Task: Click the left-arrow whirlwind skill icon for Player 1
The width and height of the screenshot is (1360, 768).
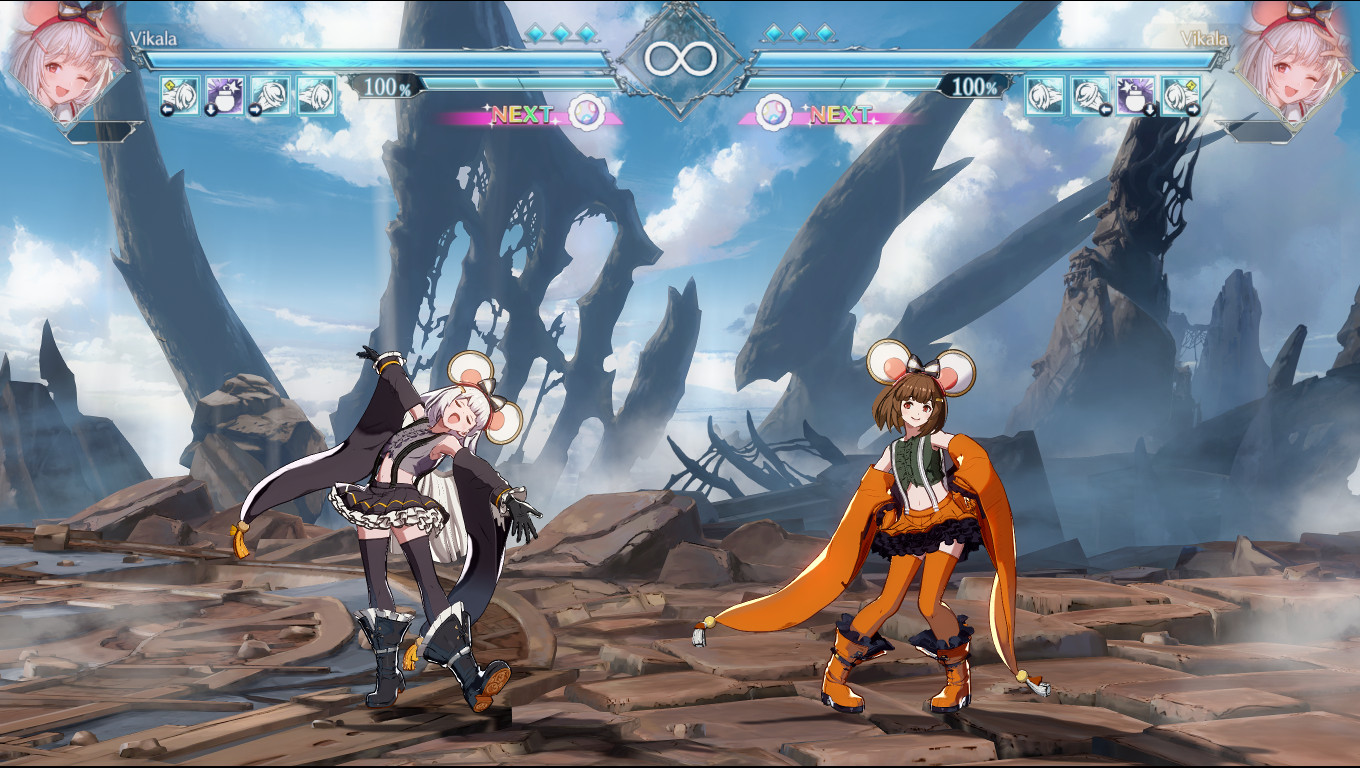Action: (180, 94)
